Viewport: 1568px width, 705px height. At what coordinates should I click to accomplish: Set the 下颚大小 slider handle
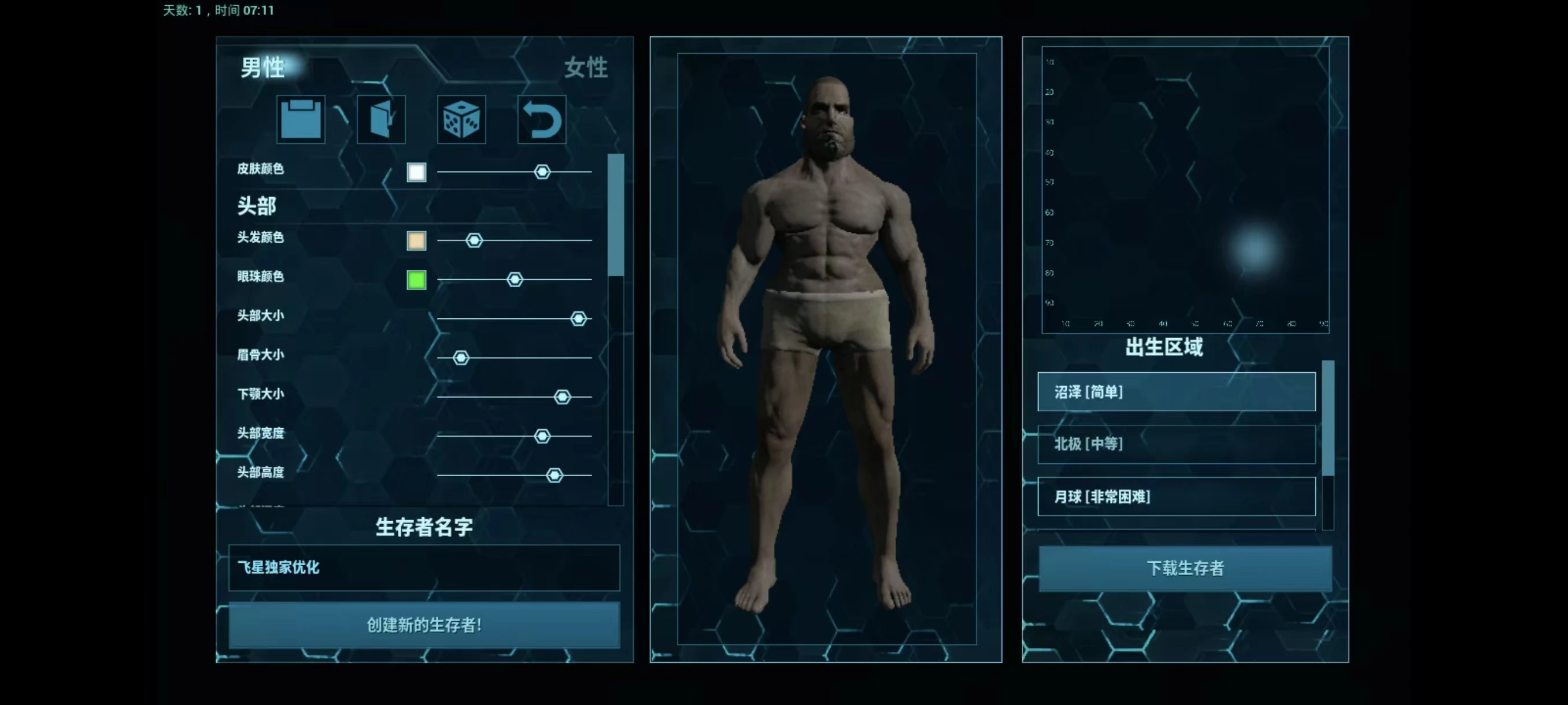point(563,396)
